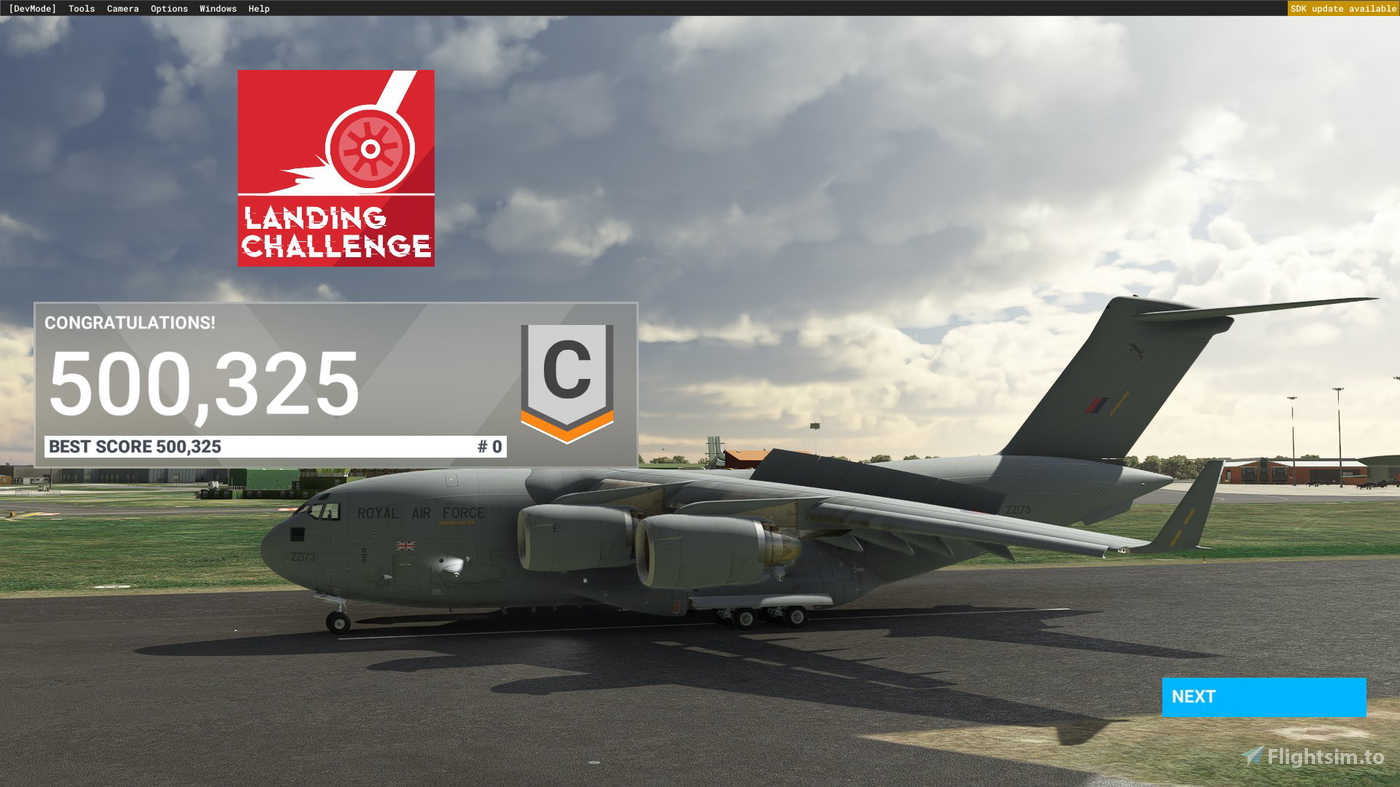The height and width of the screenshot is (787, 1400).
Task: Open the Options menu
Action: coord(168,8)
